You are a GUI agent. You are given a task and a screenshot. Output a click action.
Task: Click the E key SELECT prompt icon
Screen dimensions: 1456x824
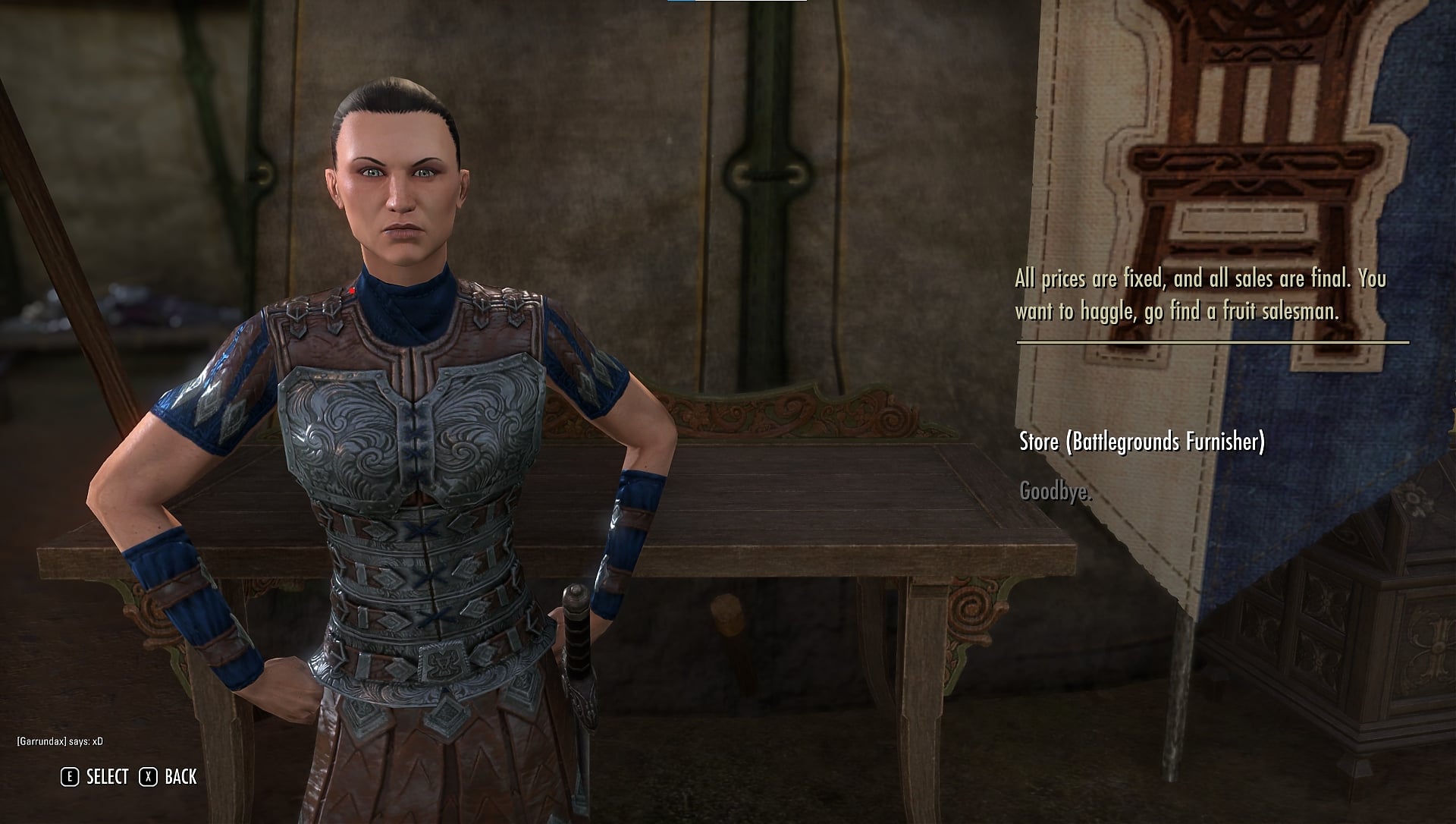69,776
